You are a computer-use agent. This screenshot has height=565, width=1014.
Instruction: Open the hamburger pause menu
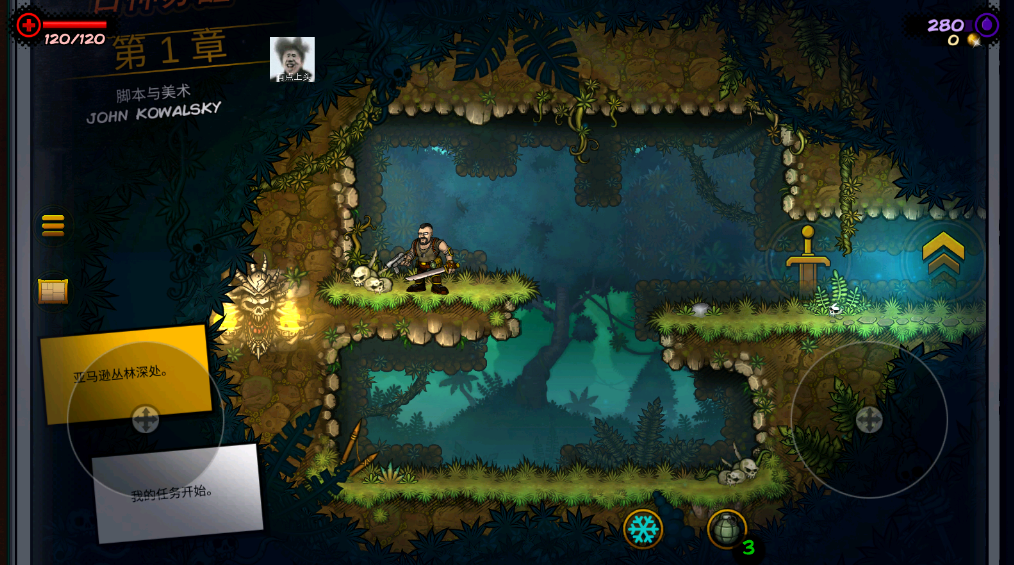pos(53,226)
